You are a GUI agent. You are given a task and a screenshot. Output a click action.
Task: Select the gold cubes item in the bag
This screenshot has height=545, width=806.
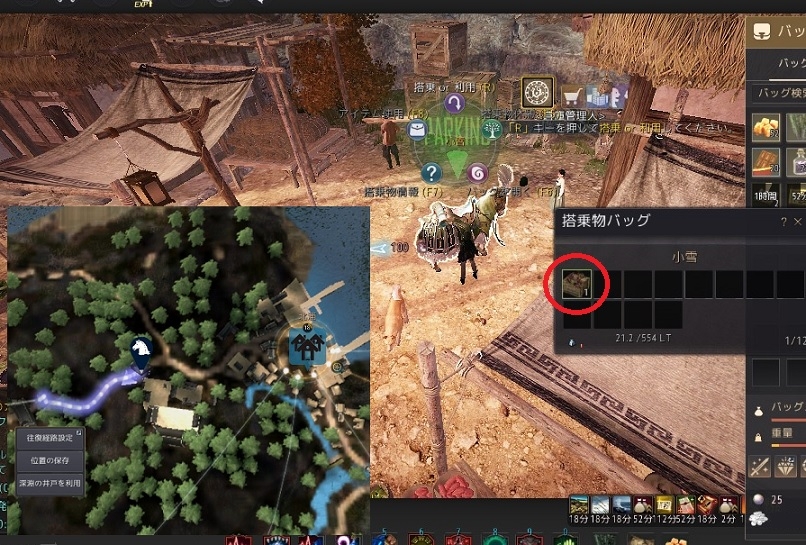[x=765, y=127]
